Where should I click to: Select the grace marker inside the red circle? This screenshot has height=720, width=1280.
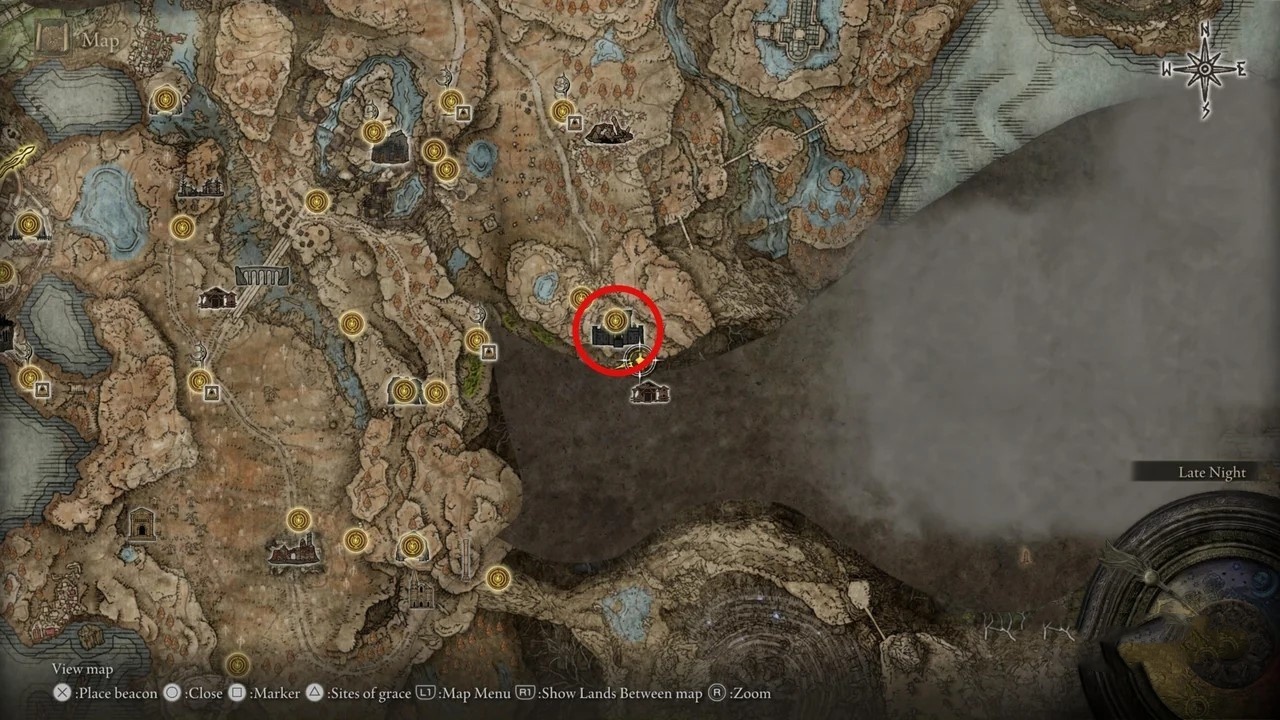613,320
